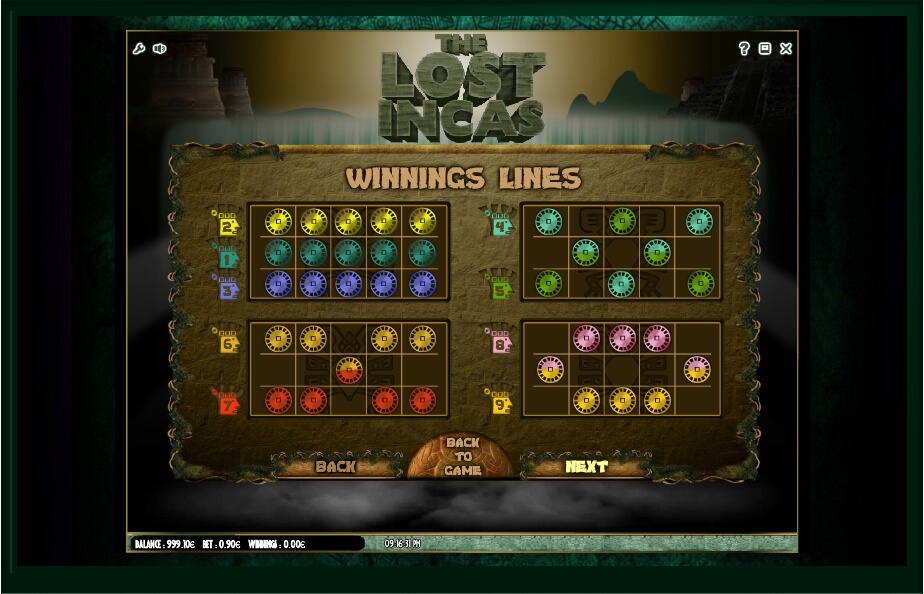Close the game with the X icon

tap(786, 48)
